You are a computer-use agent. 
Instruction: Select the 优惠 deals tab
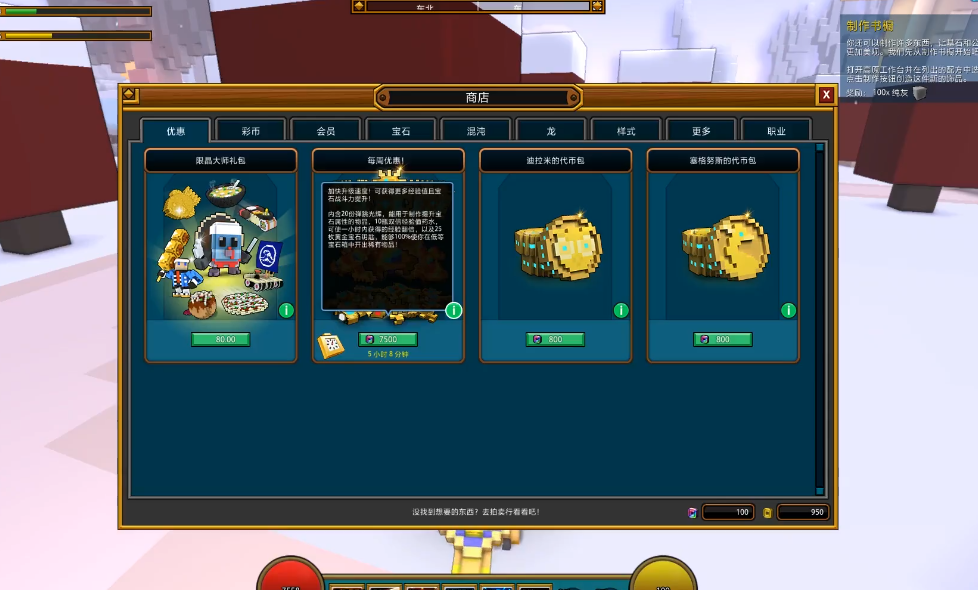coord(176,131)
